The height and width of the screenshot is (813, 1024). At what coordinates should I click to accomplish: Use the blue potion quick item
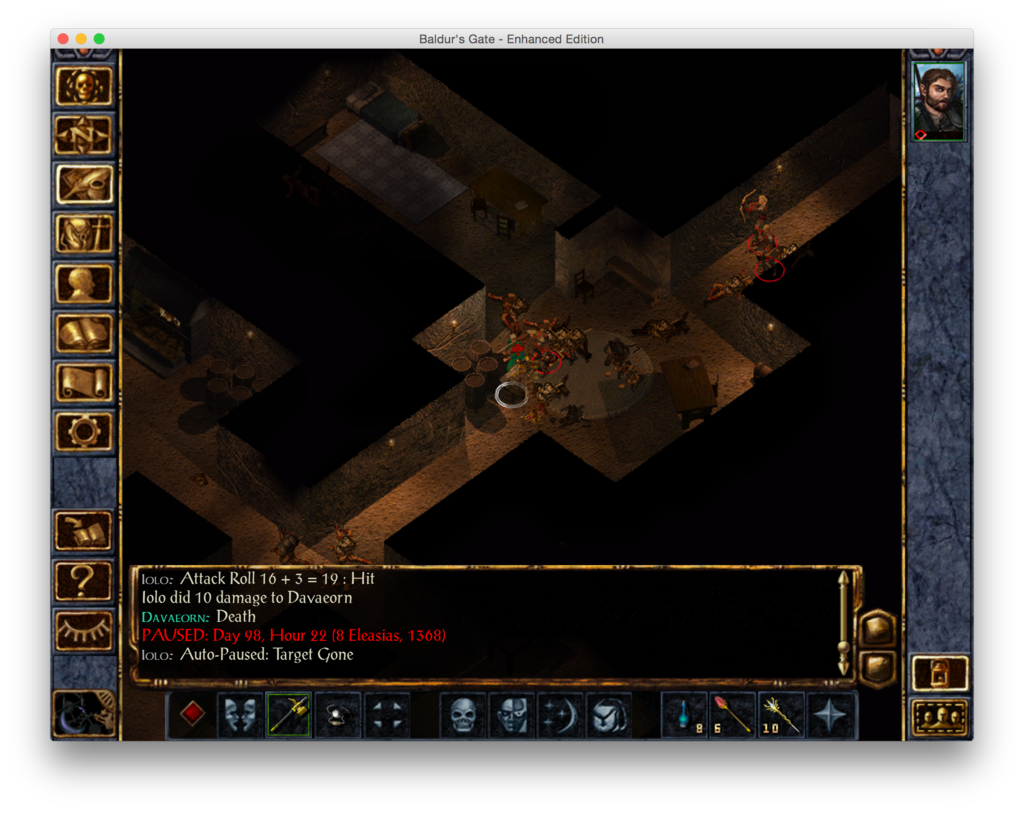click(685, 714)
